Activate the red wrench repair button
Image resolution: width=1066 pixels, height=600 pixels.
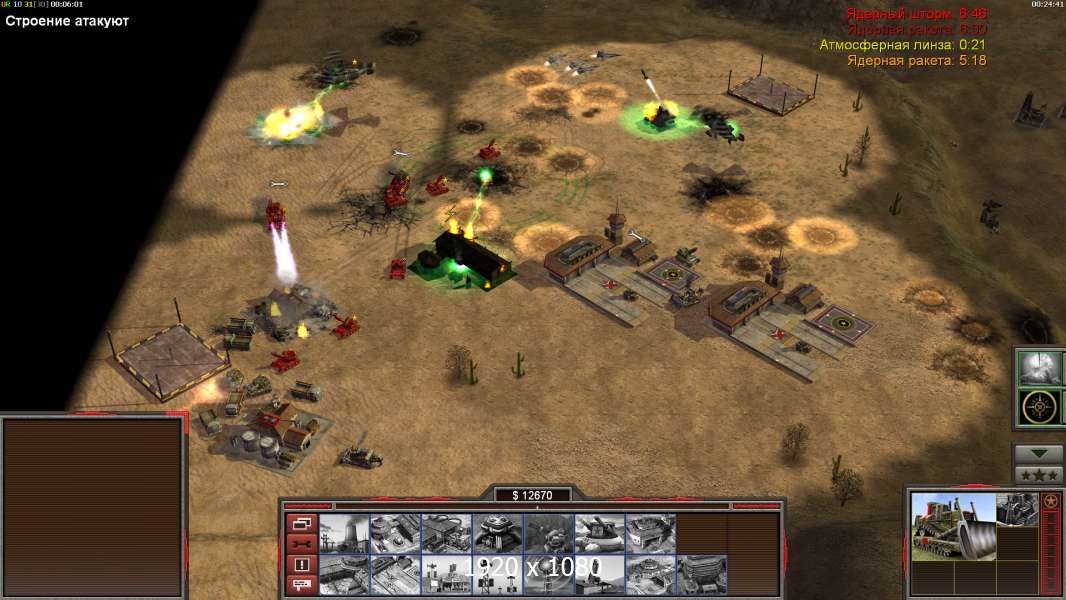click(x=301, y=543)
